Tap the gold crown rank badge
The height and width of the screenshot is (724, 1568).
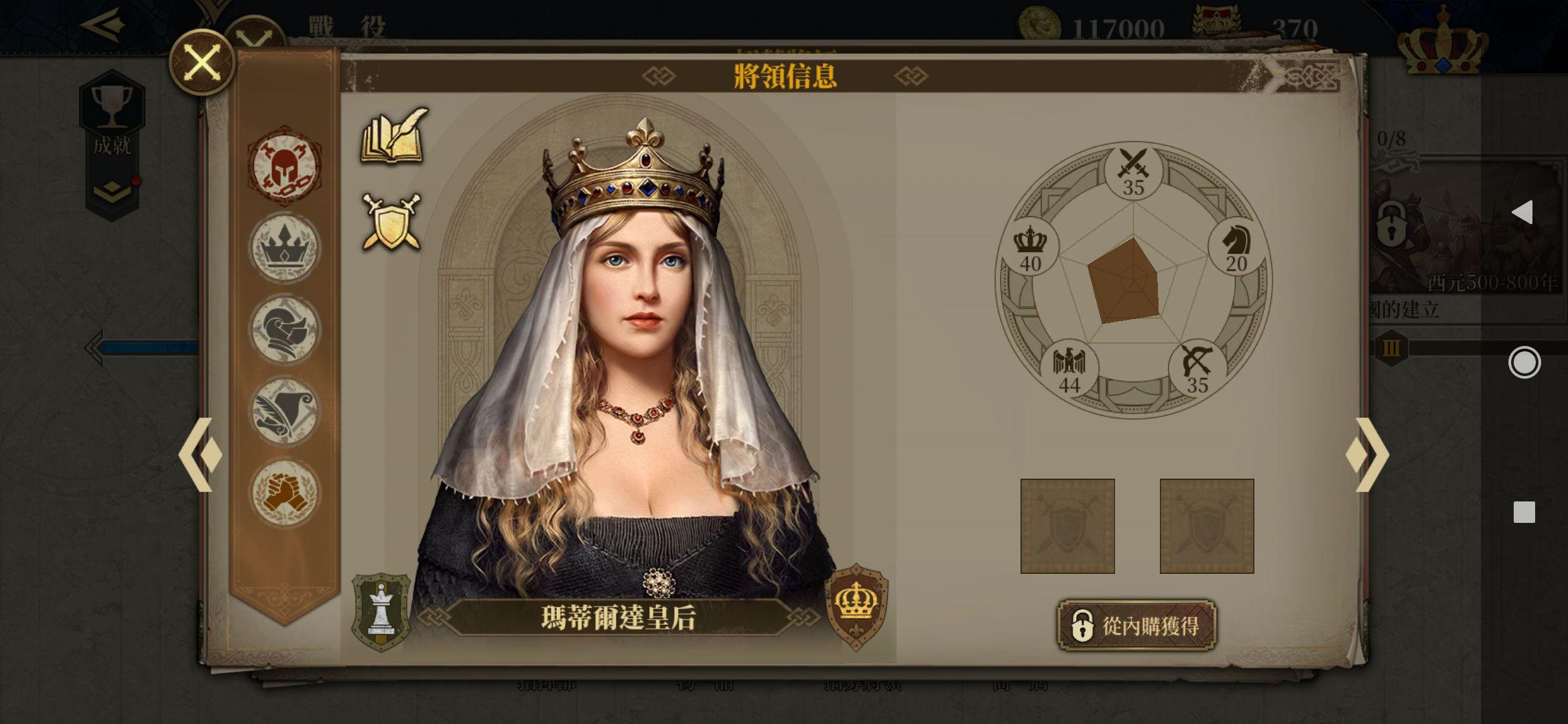[x=856, y=606]
